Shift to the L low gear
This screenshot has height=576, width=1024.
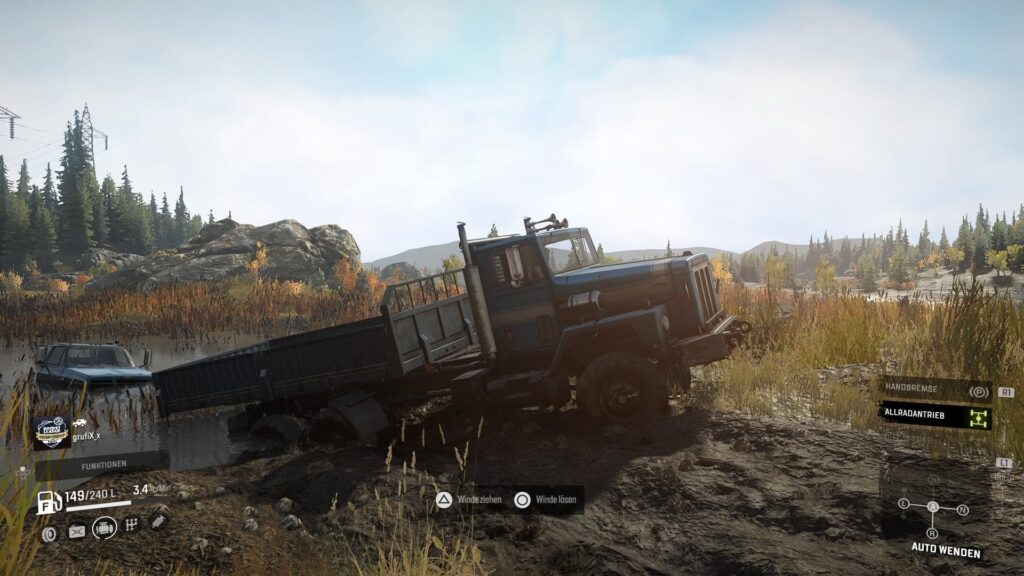click(x=904, y=503)
